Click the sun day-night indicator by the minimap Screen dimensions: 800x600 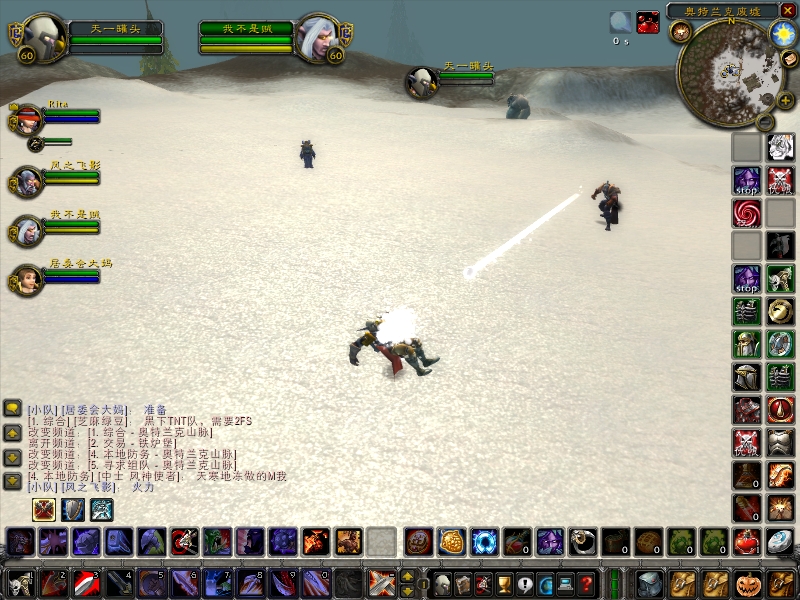pos(781,32)
